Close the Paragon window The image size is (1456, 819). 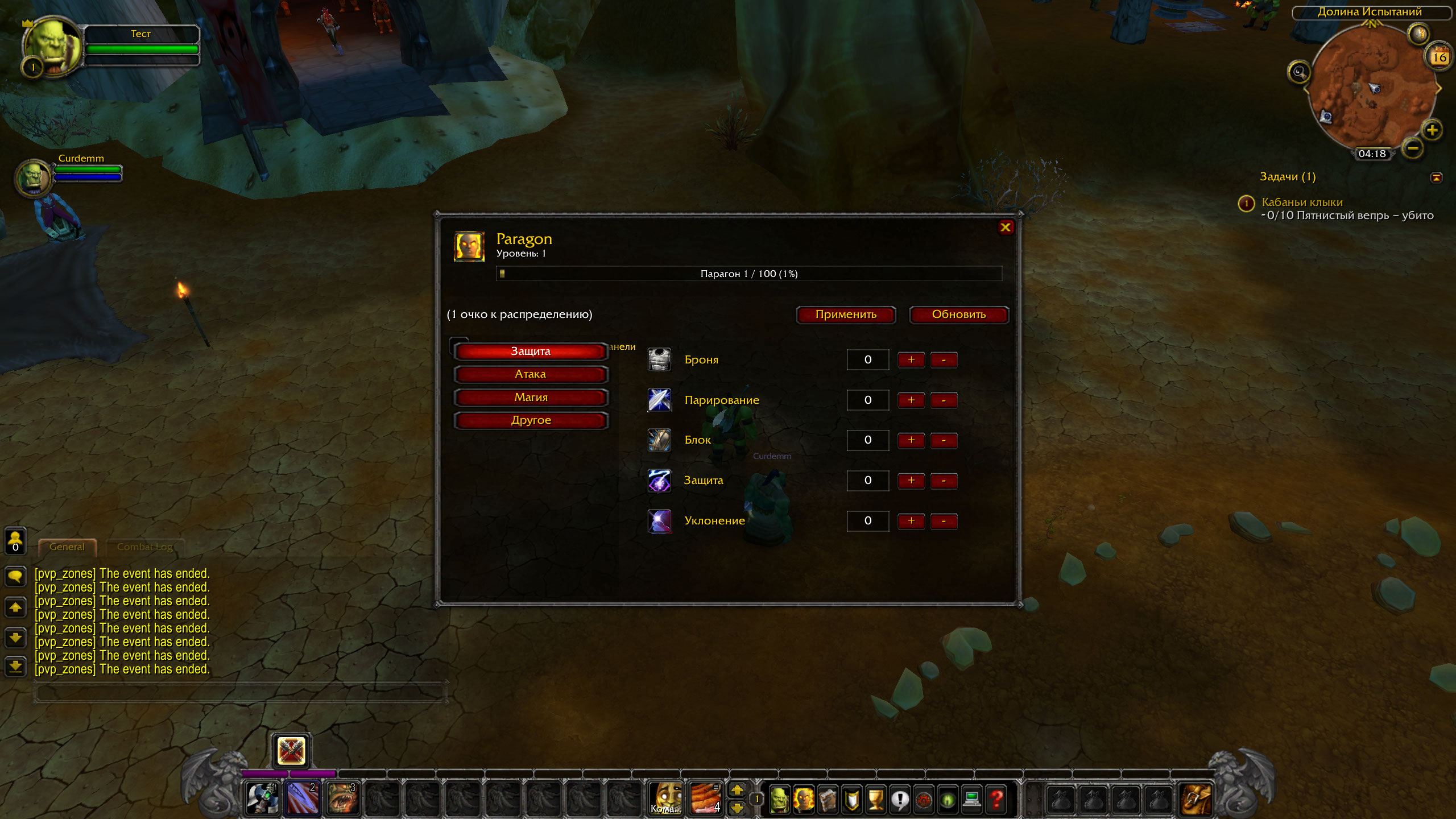1006,227
